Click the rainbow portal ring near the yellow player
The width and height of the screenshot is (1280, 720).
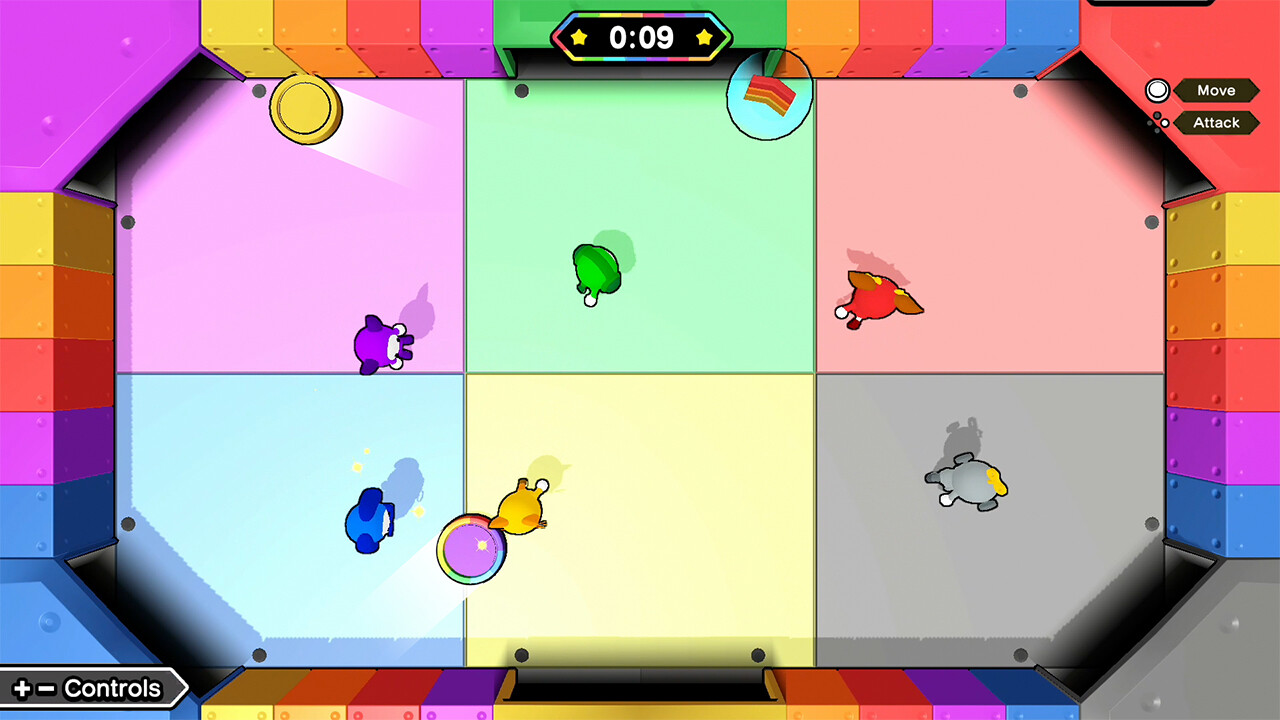click(x=471, y=549)
